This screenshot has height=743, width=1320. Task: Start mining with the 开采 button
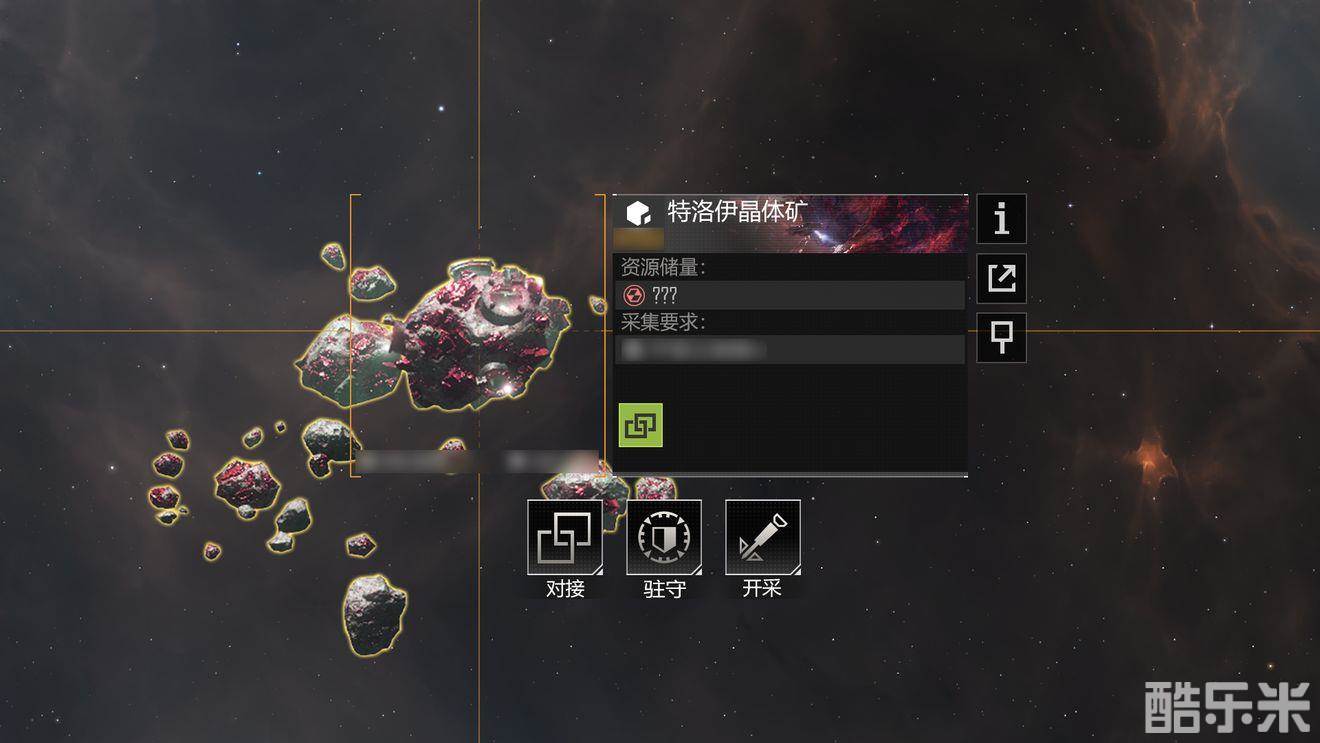coord(762,539)
